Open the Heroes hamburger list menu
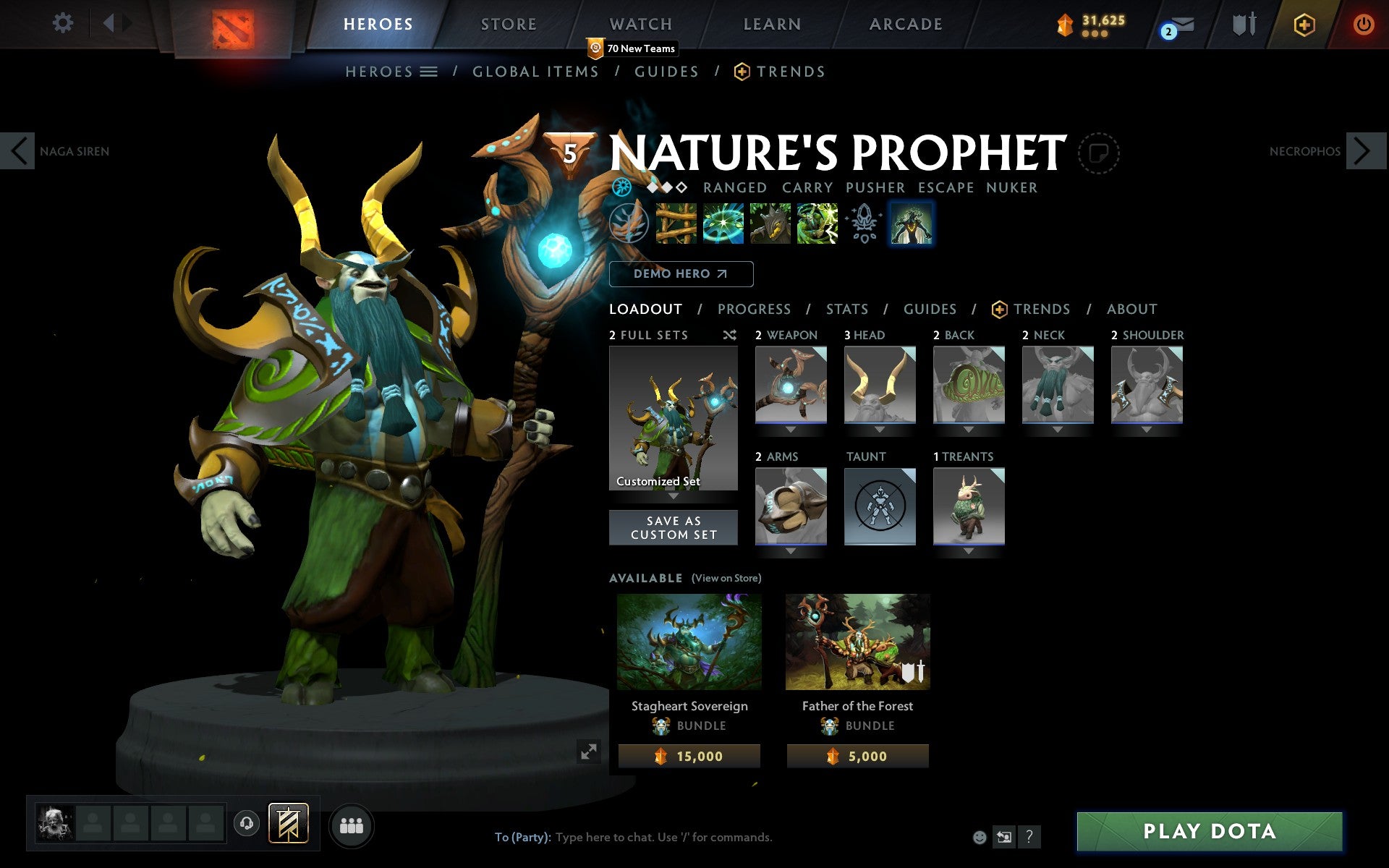The height and width of the screenshot is (868, 1389). [x=429, y=72]
